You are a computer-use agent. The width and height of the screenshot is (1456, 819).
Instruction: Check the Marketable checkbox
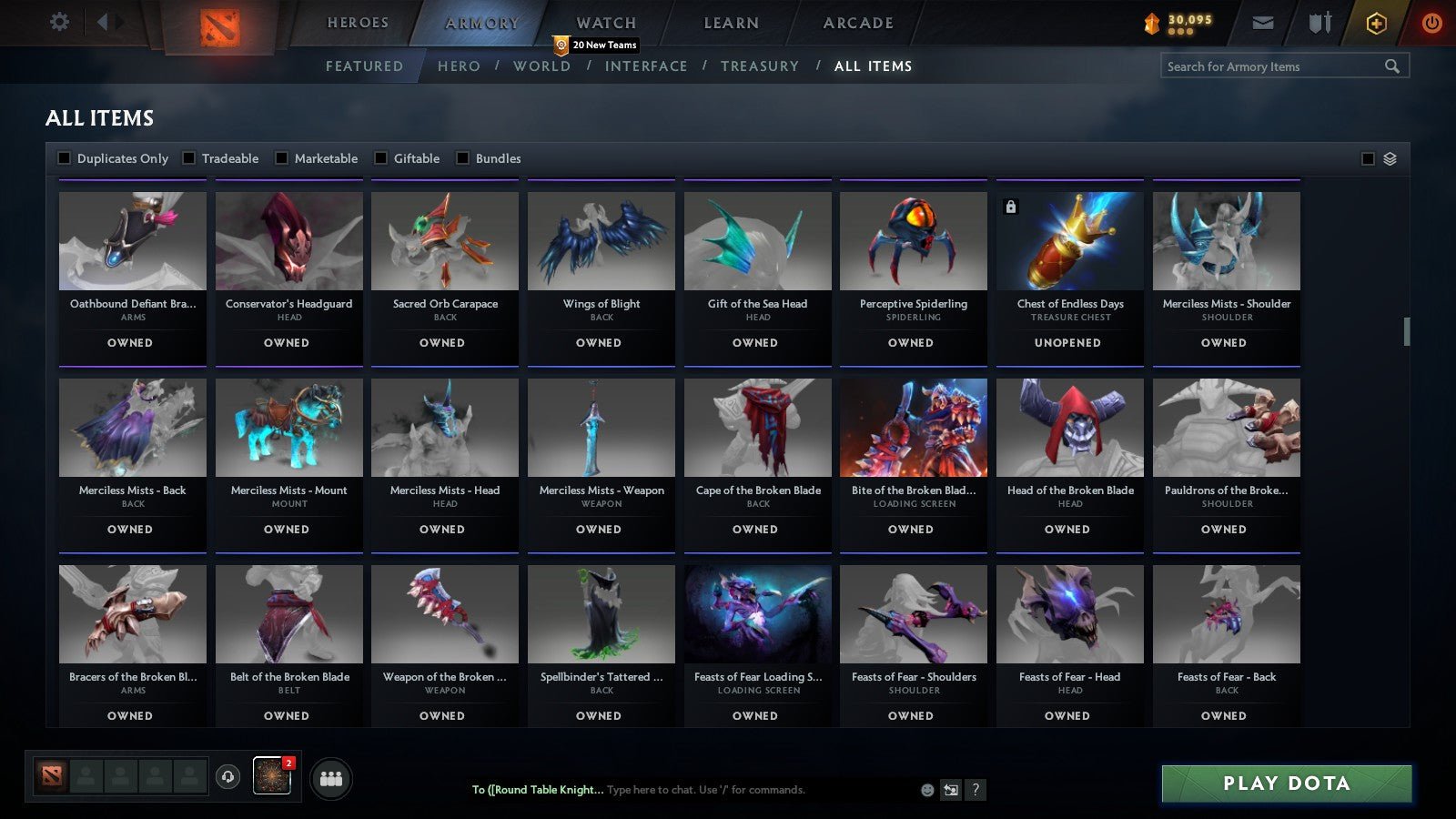[281, 157]
